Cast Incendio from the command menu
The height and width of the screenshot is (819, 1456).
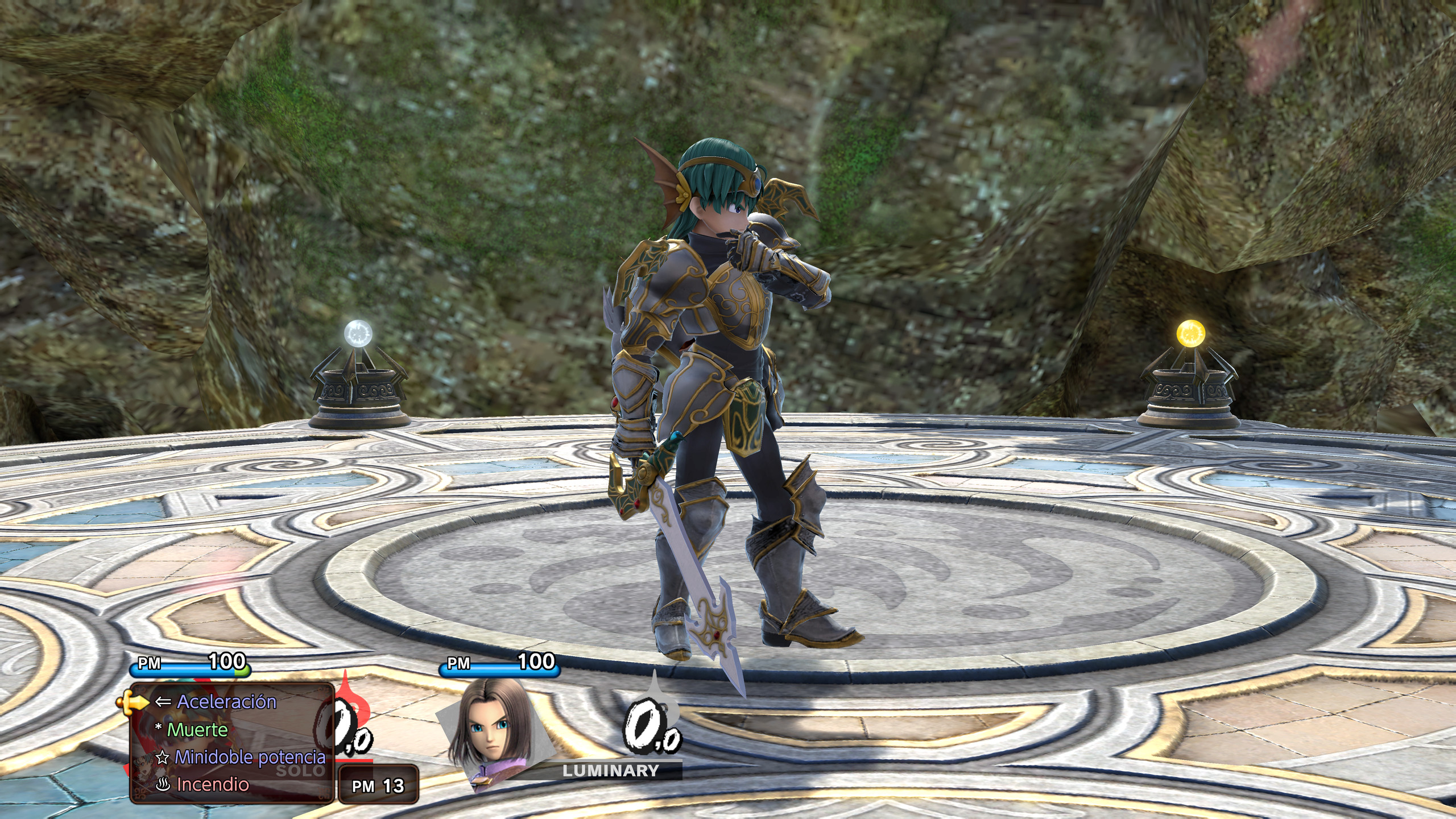click(x=212, y=784)
